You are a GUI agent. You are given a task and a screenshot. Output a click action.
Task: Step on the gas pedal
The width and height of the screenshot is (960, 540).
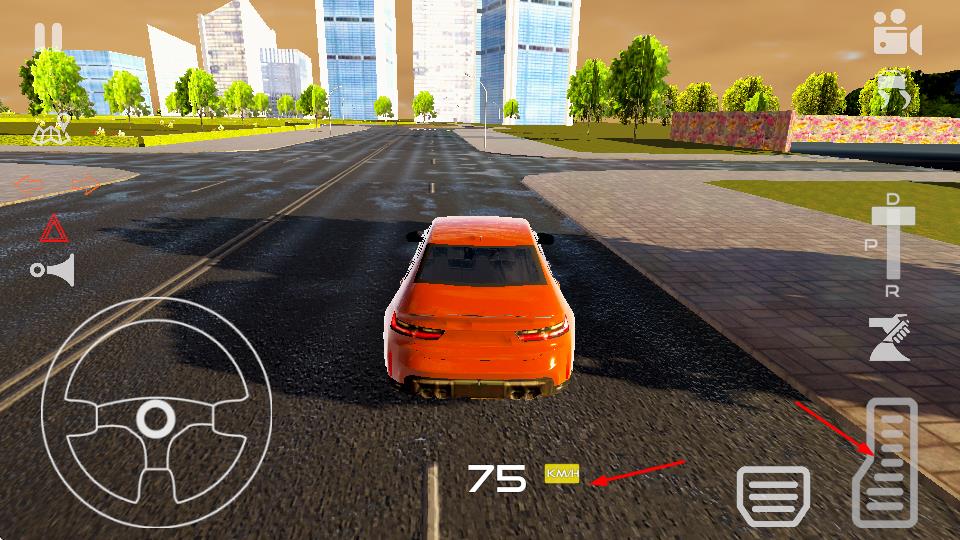tap(884, 462)
